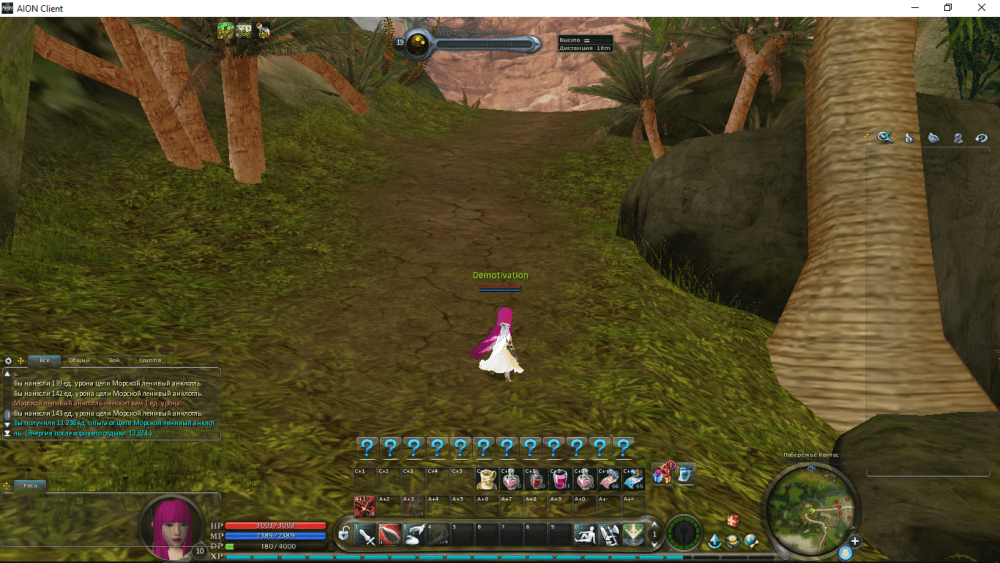Click the blue scroll icon beside gift

(685, 474)
